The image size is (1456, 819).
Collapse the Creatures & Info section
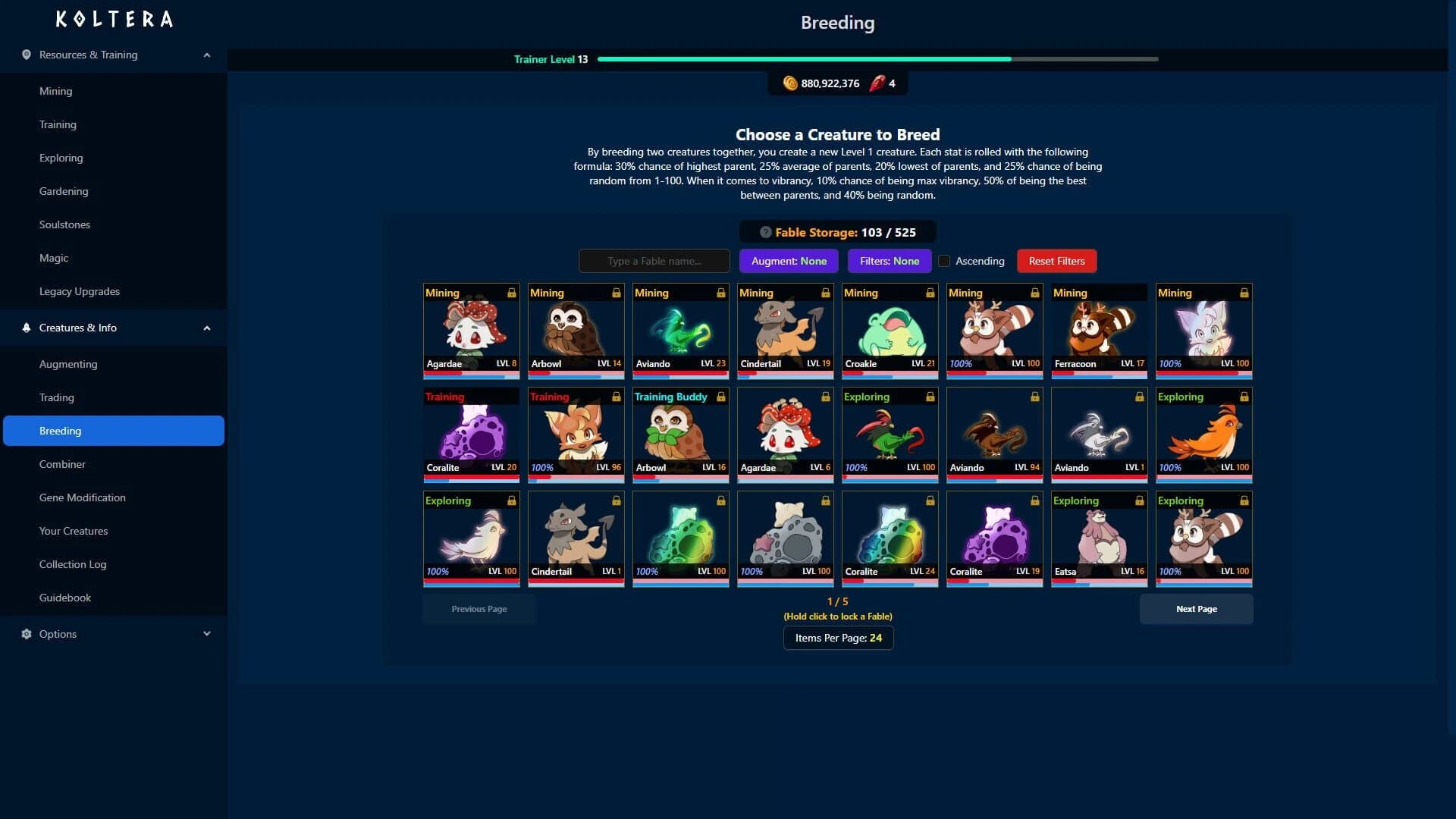pyautogui.click(x=206, y=327)
